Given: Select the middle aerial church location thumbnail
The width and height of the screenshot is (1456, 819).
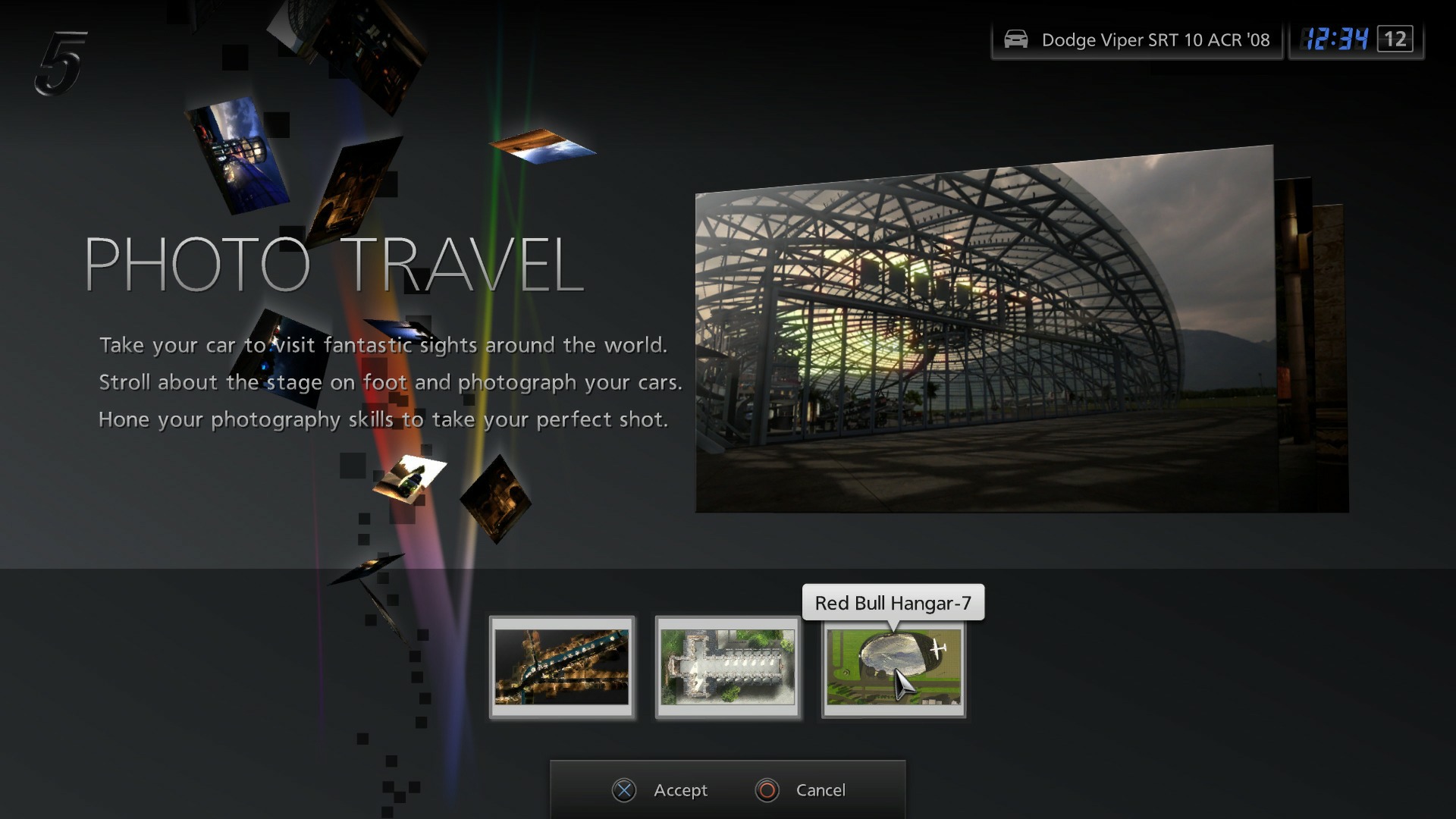Looking at the screenshot, I should [x=727, y=669].
